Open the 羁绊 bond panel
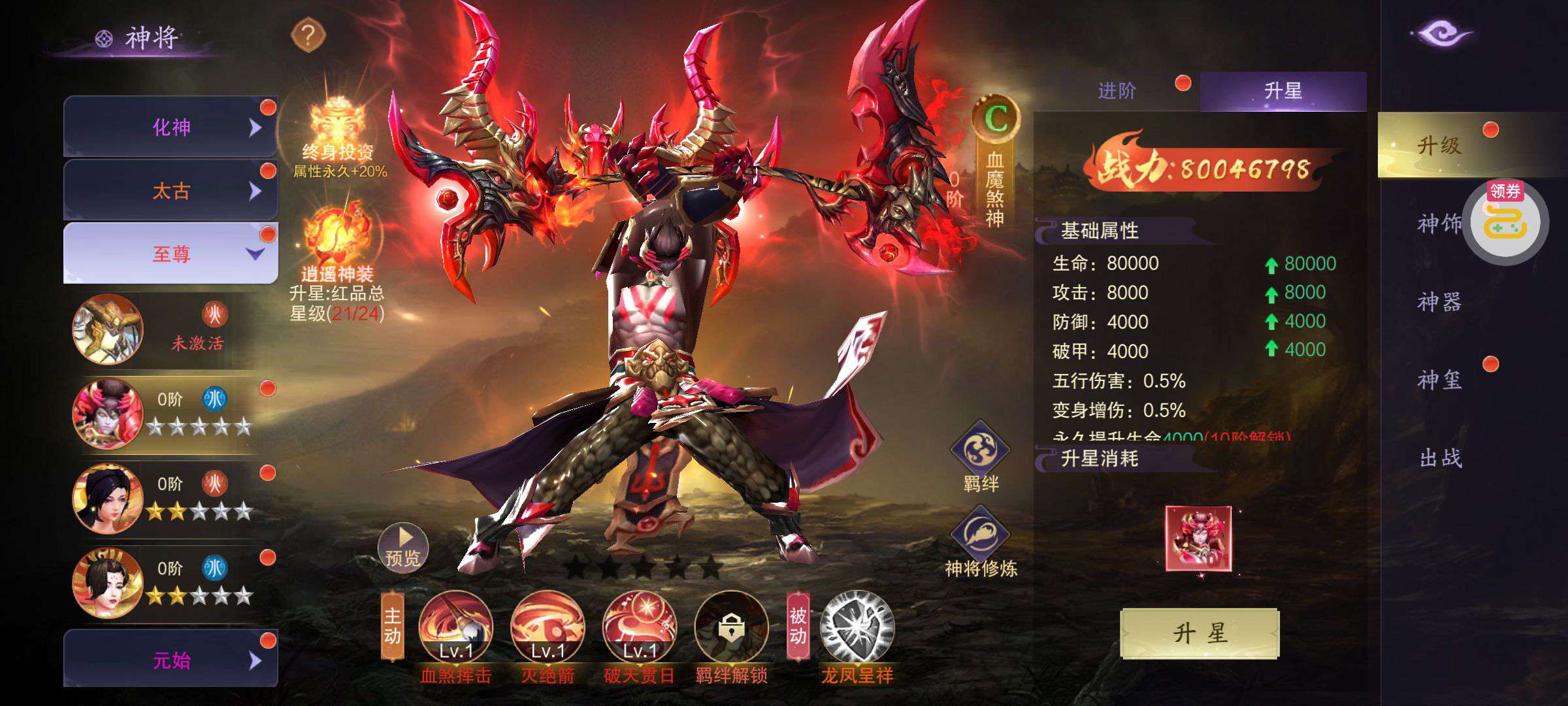Screen dimensions: 1568x706 click(980, 454)
